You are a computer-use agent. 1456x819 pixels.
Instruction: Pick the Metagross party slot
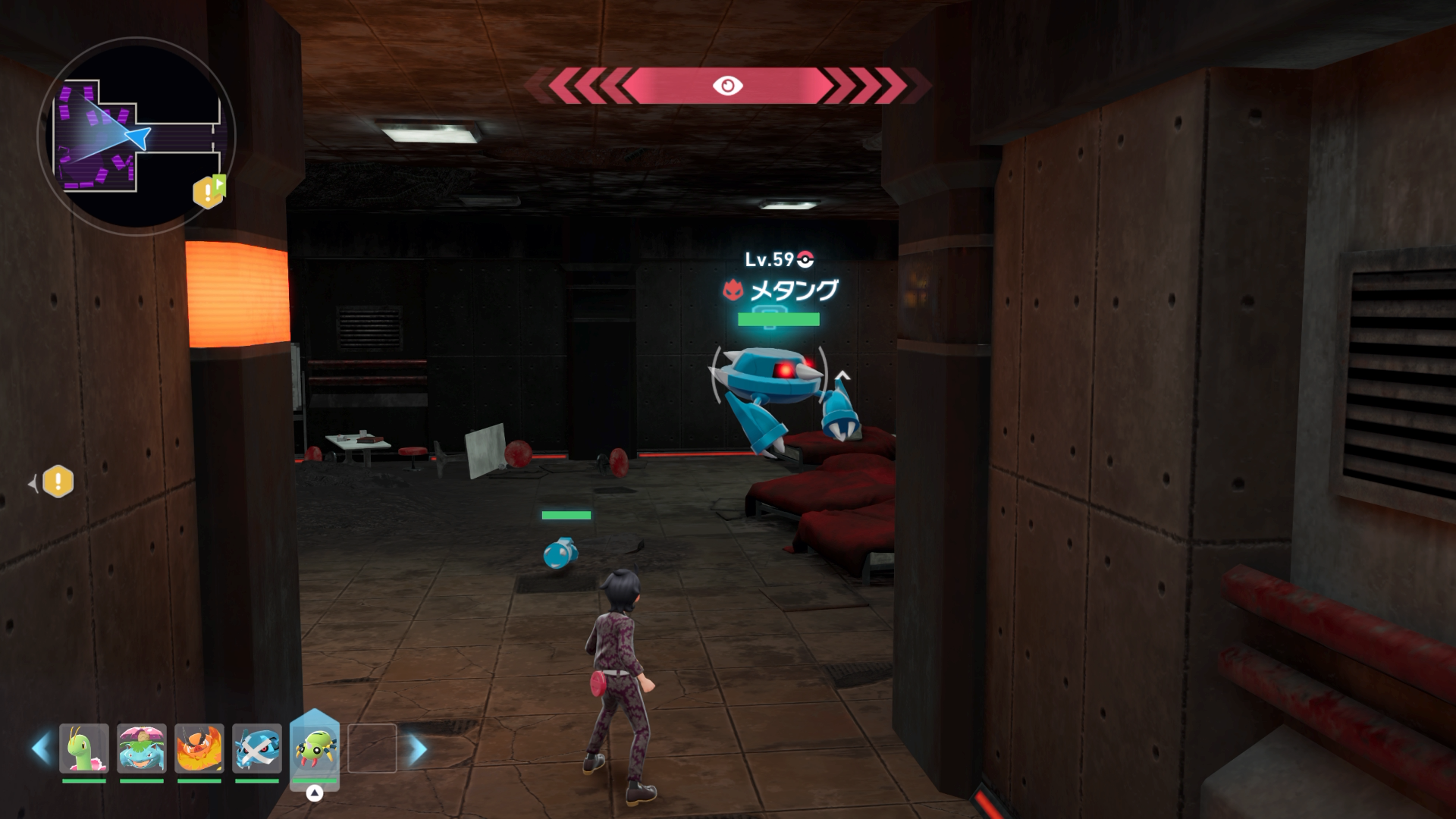point(257,748)
